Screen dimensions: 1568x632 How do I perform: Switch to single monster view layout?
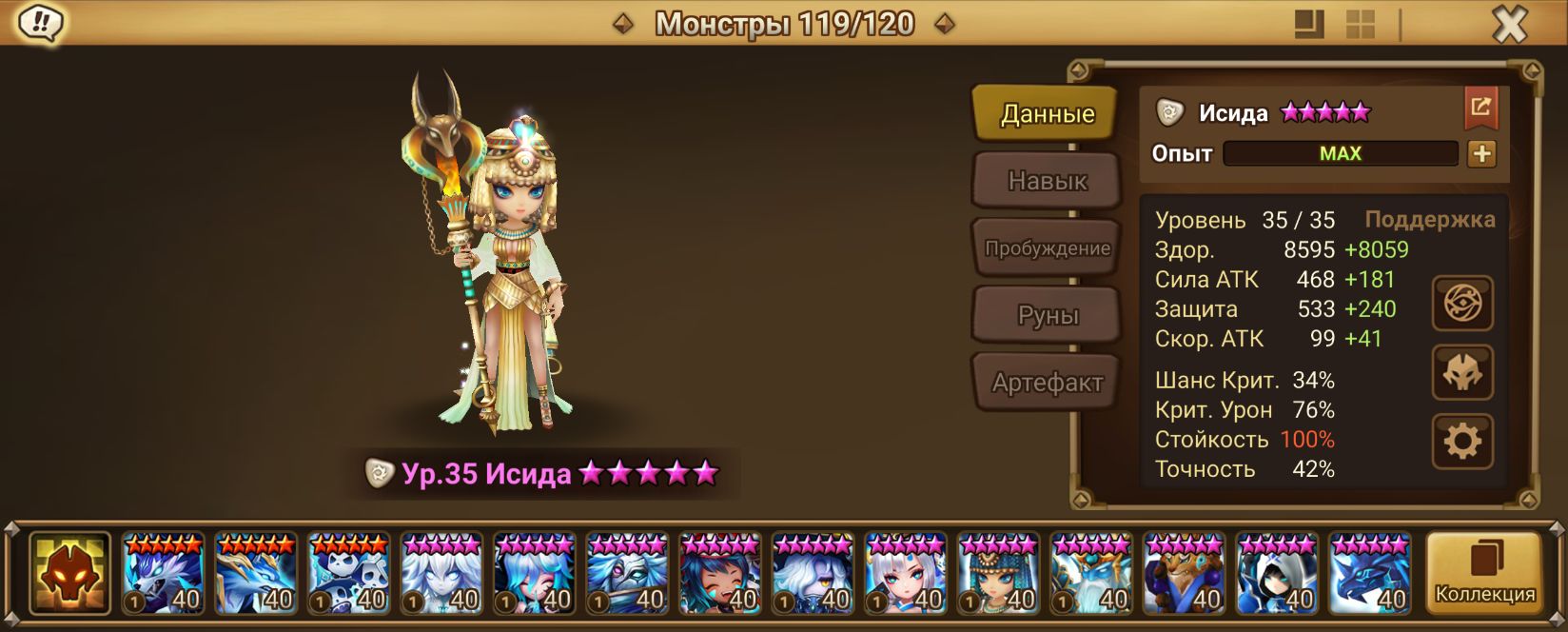tap(1310, 25)
